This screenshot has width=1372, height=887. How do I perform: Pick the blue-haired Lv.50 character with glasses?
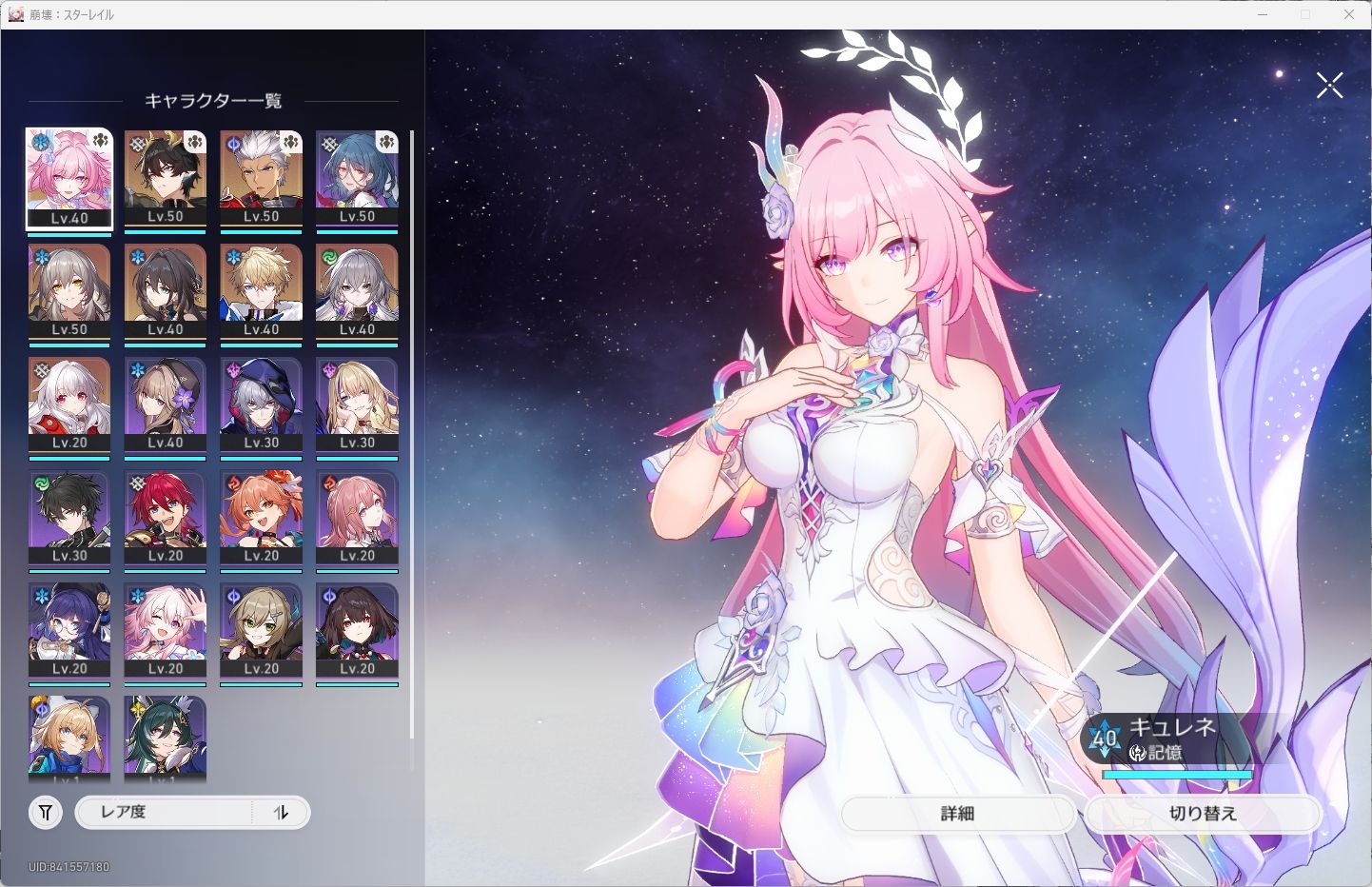pos(357,179)
